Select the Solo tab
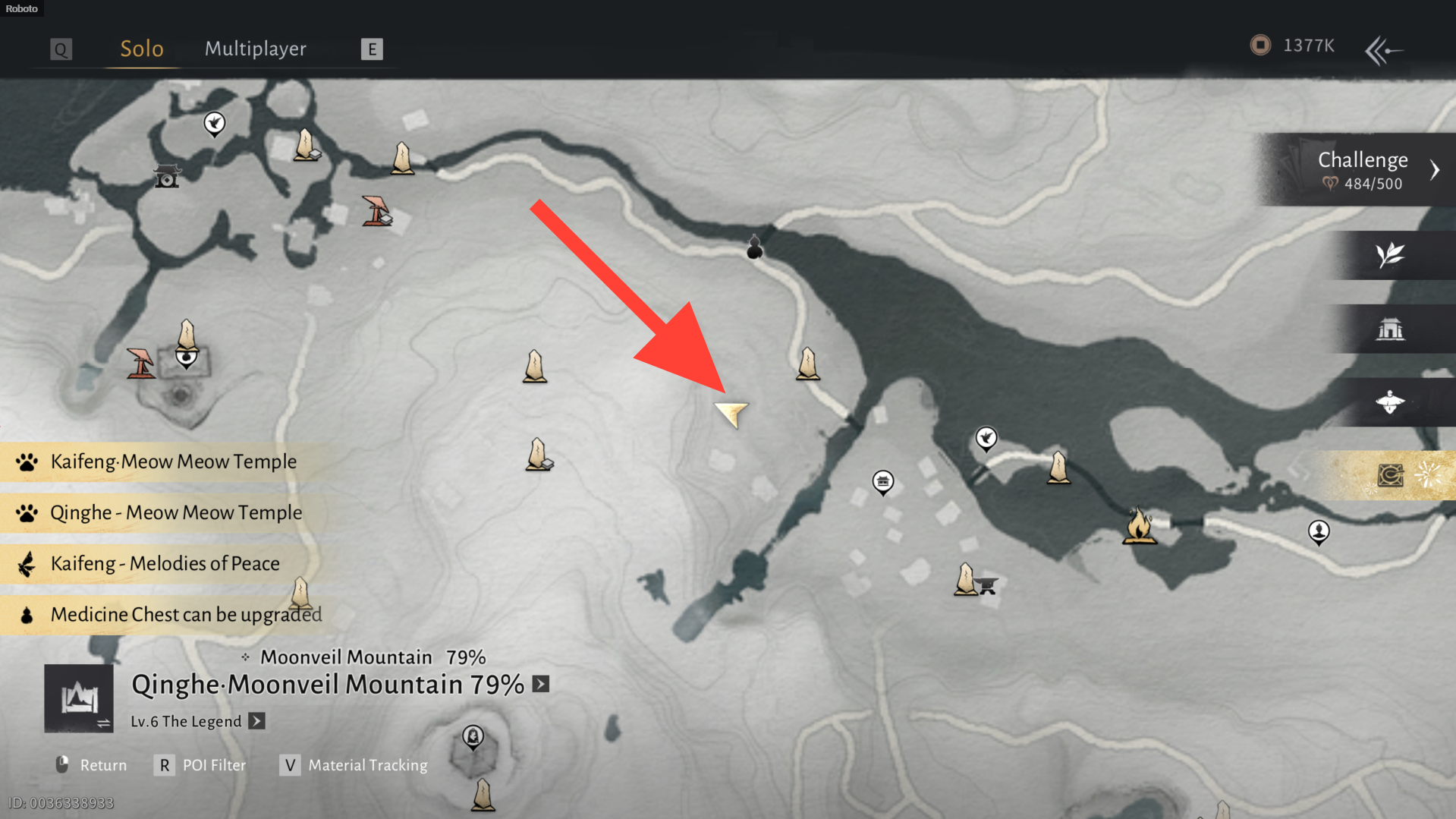The image size is (1456, 819). [142, 49]
